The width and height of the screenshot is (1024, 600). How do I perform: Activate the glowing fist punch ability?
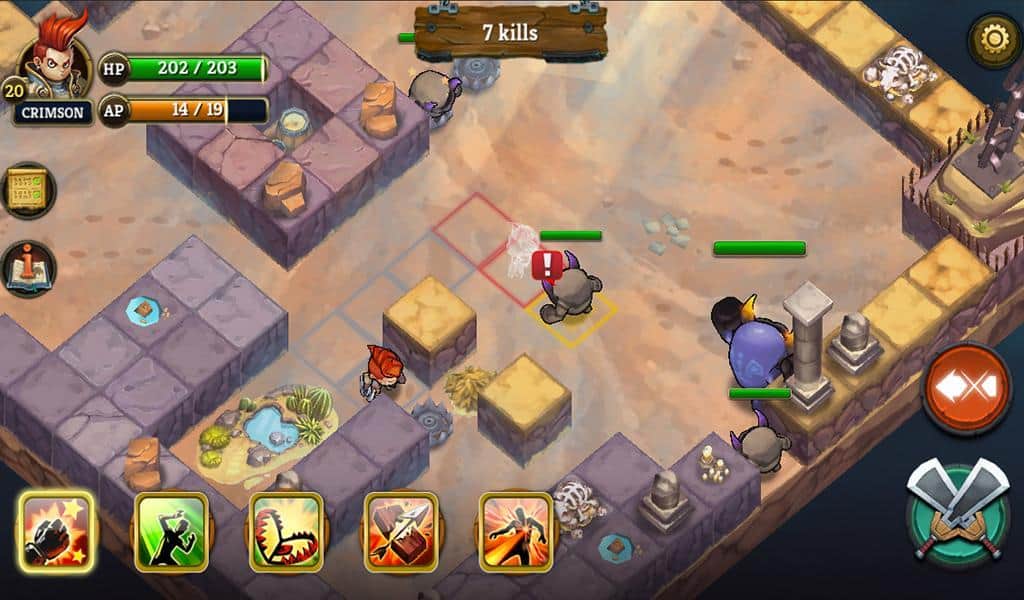[x=55, y=531]
